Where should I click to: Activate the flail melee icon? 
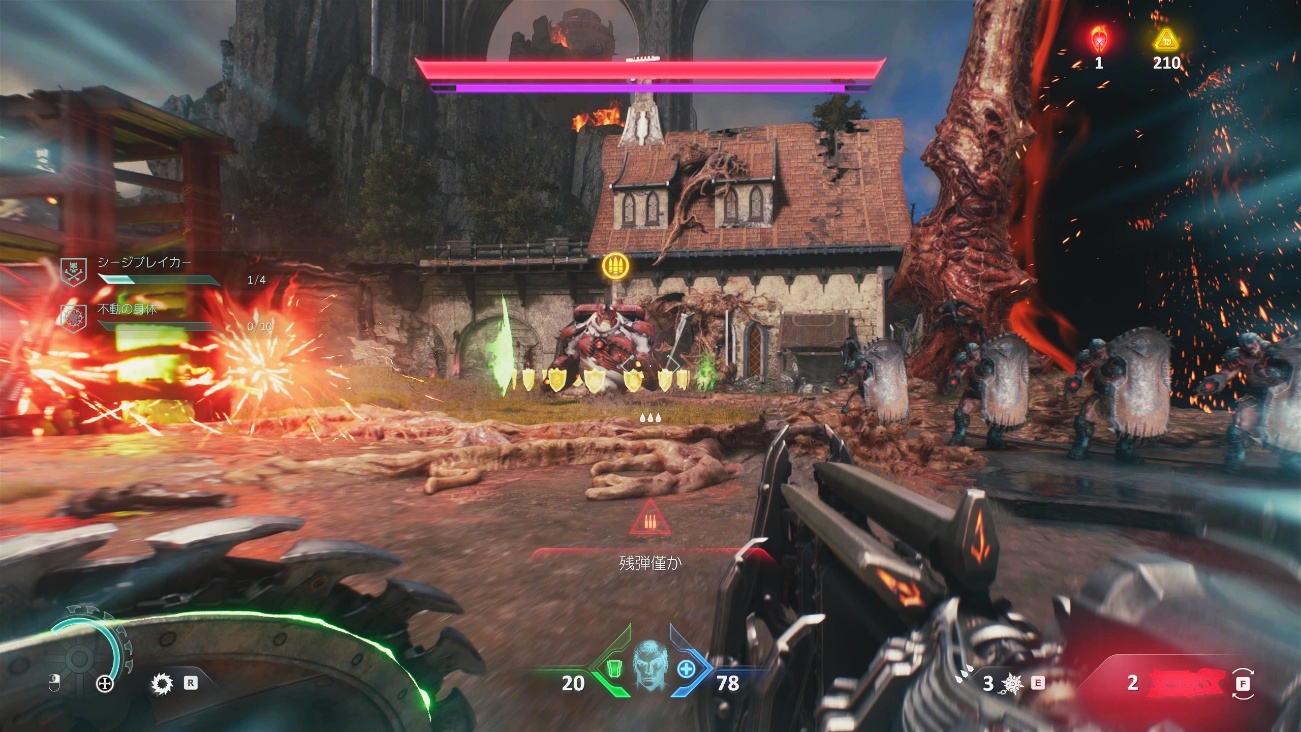tap(1012, 683)
